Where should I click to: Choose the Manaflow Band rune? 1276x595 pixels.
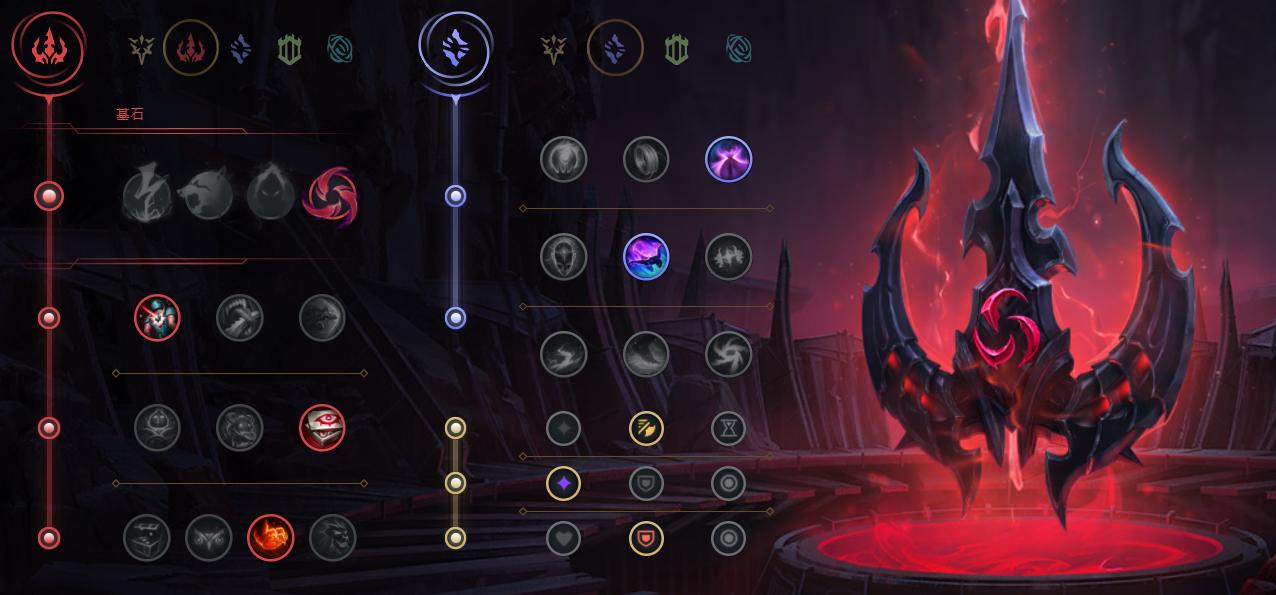coord(646,159)
